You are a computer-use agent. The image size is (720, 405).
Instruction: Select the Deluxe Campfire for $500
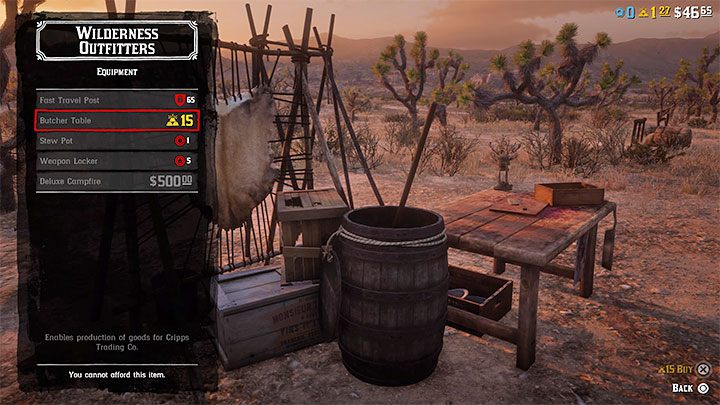114,181
